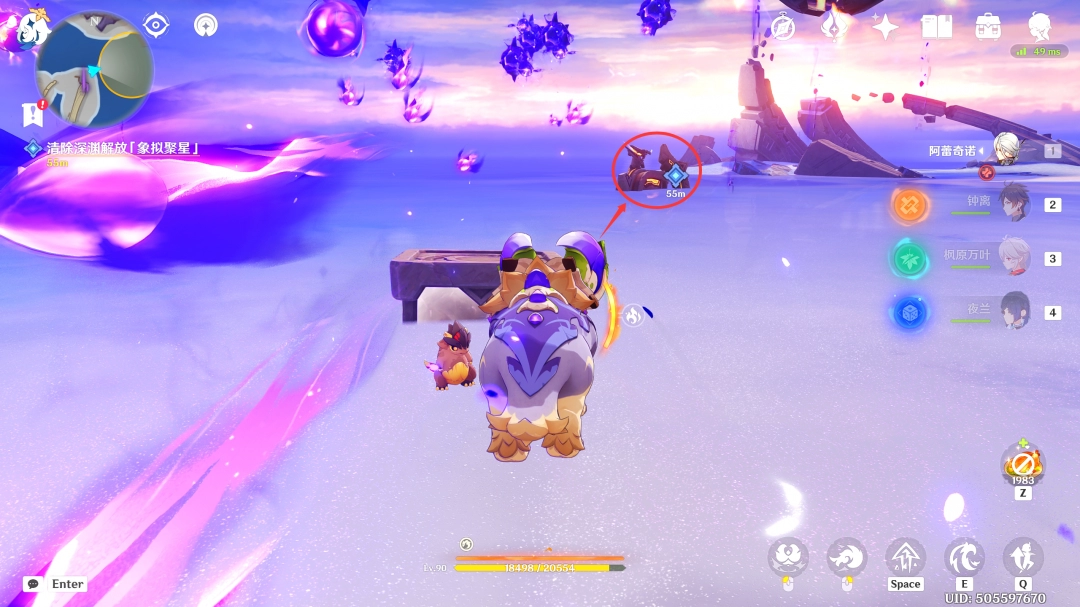
Task: Click the round star icon beside elemental sight
Action: click(206, 25)
